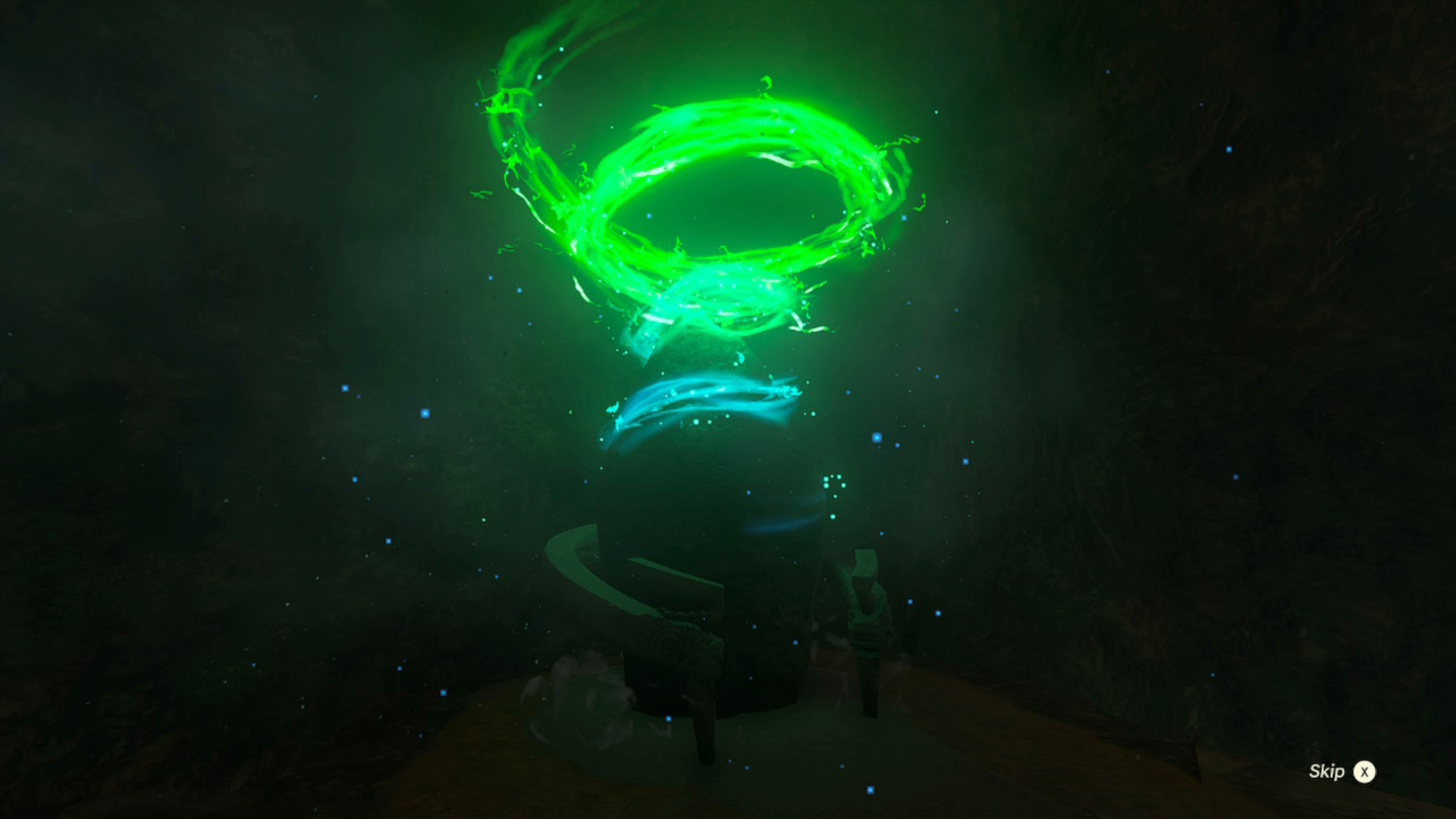The image size is (1456, 819).
Task: Select the curved arm of the pedestal
Action: click(599, 576)
